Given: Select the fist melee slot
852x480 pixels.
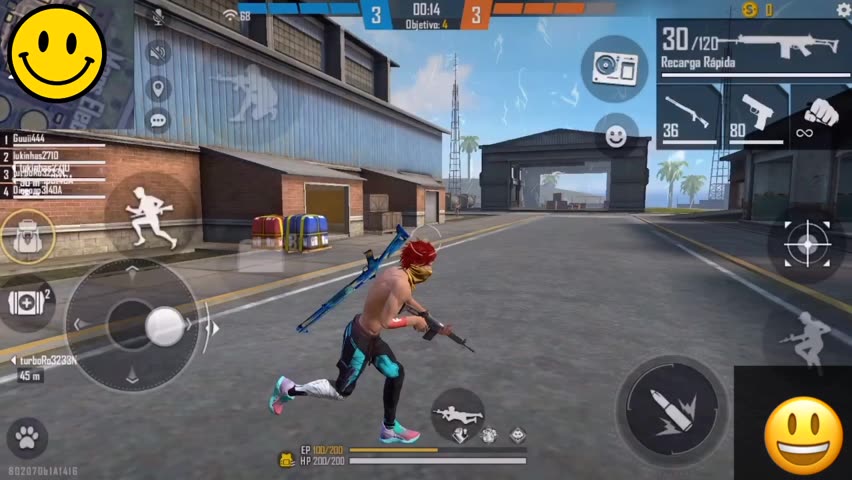Looking at the screenshot, I should (820, 116).
